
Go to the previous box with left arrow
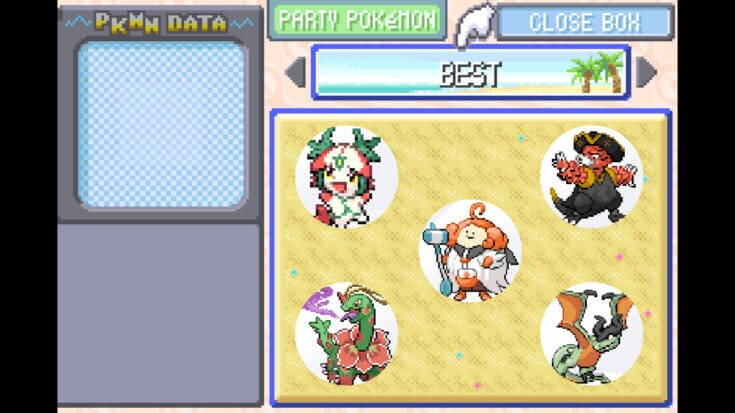pos(295,72)
